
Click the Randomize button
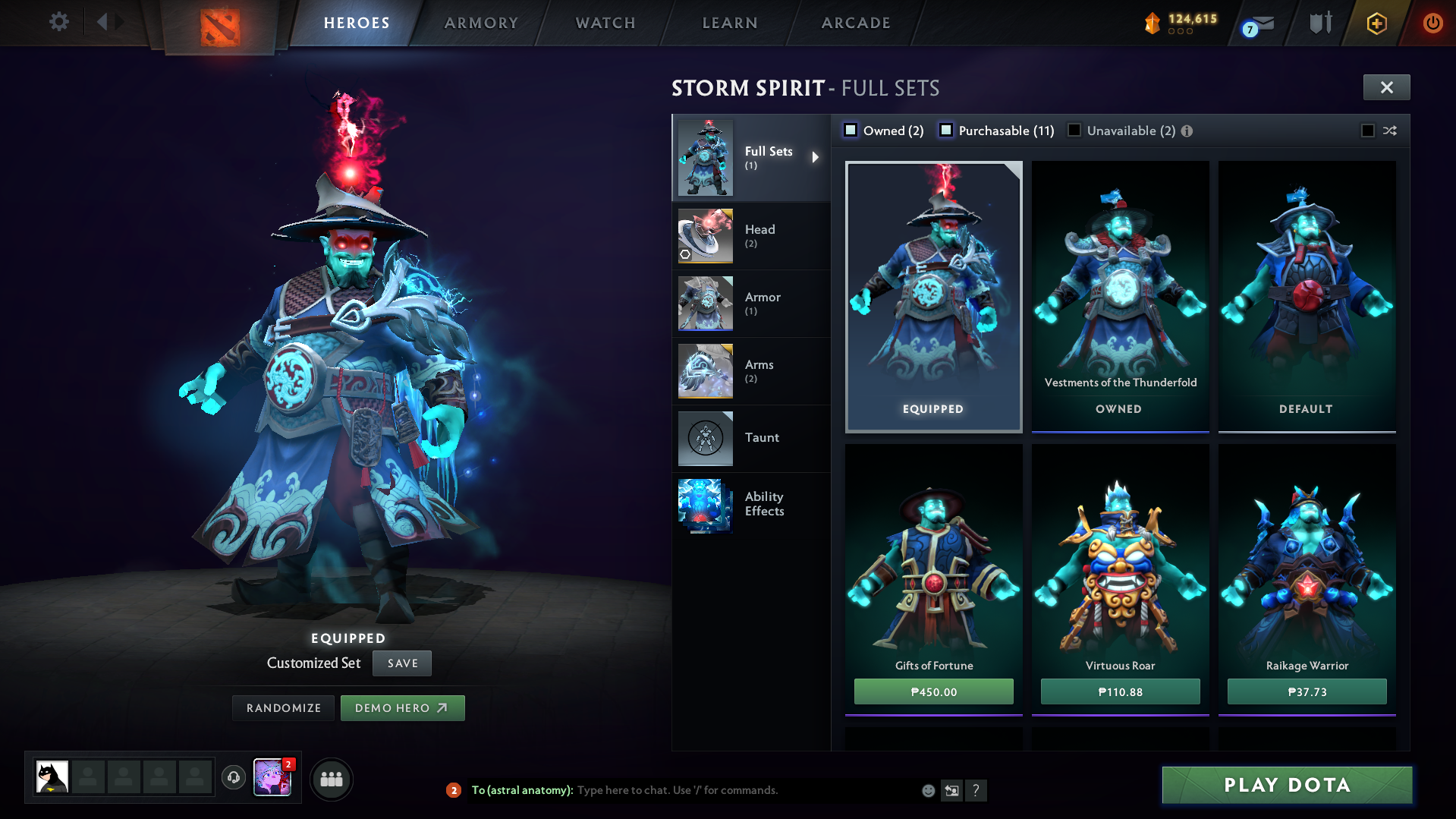pyautogui.click(x=282, y=707)
